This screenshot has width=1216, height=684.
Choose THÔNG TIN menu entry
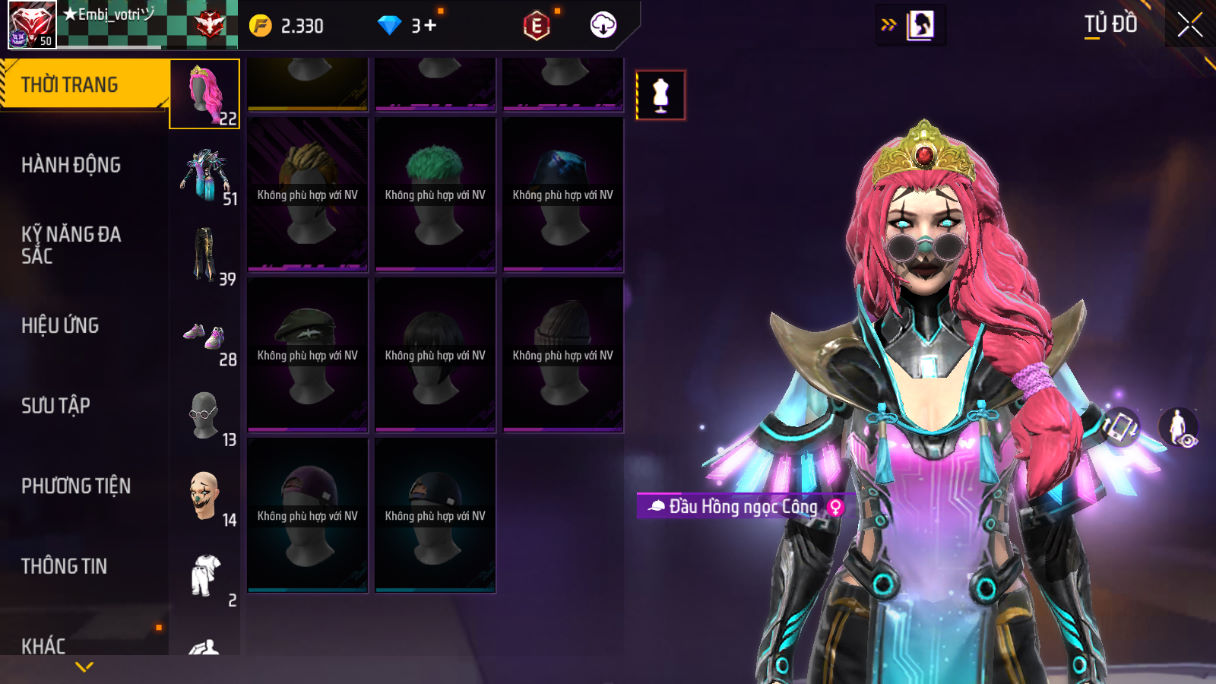[64, 566]
